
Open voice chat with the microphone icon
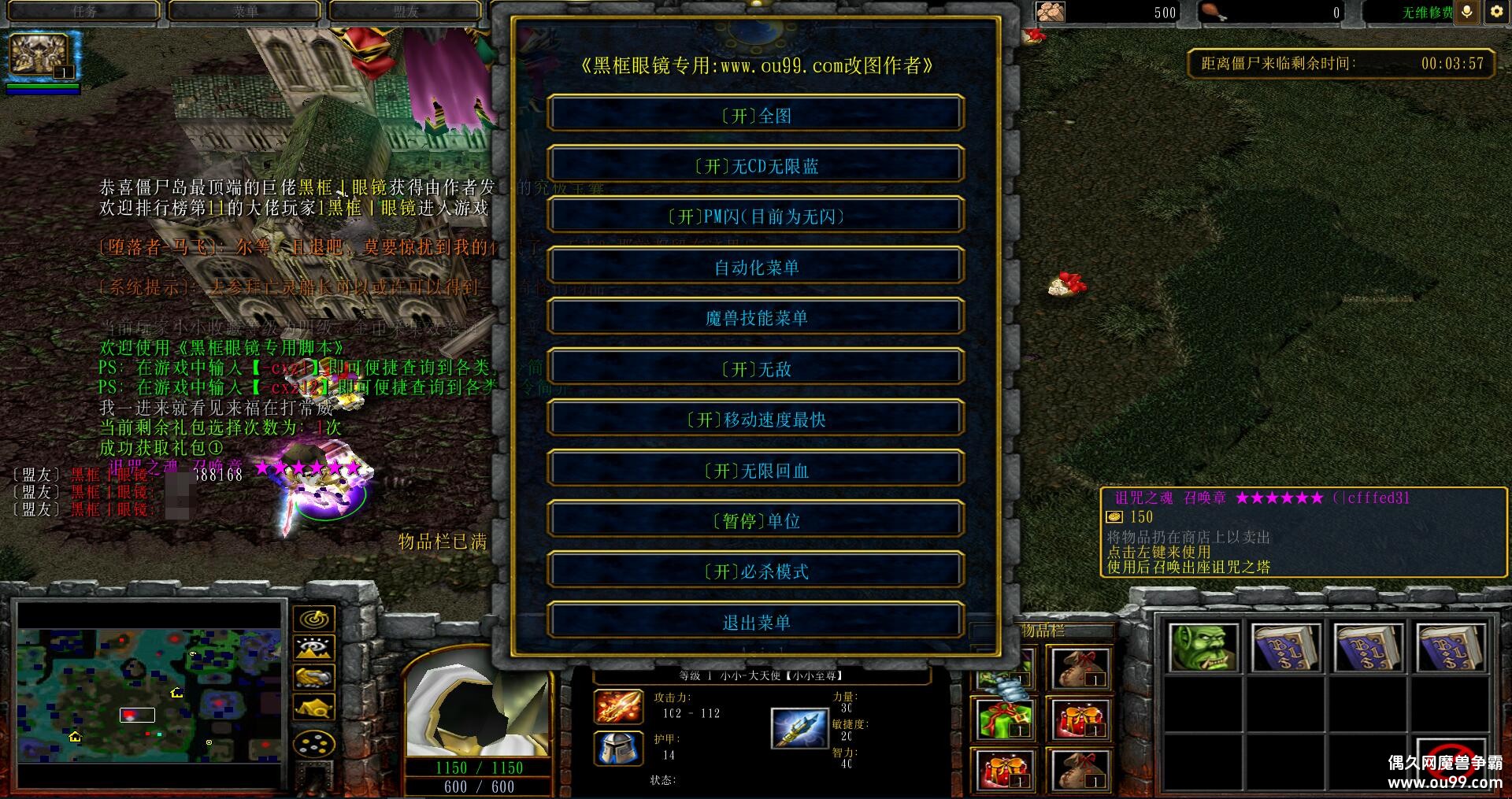[x=1466, y=13]
